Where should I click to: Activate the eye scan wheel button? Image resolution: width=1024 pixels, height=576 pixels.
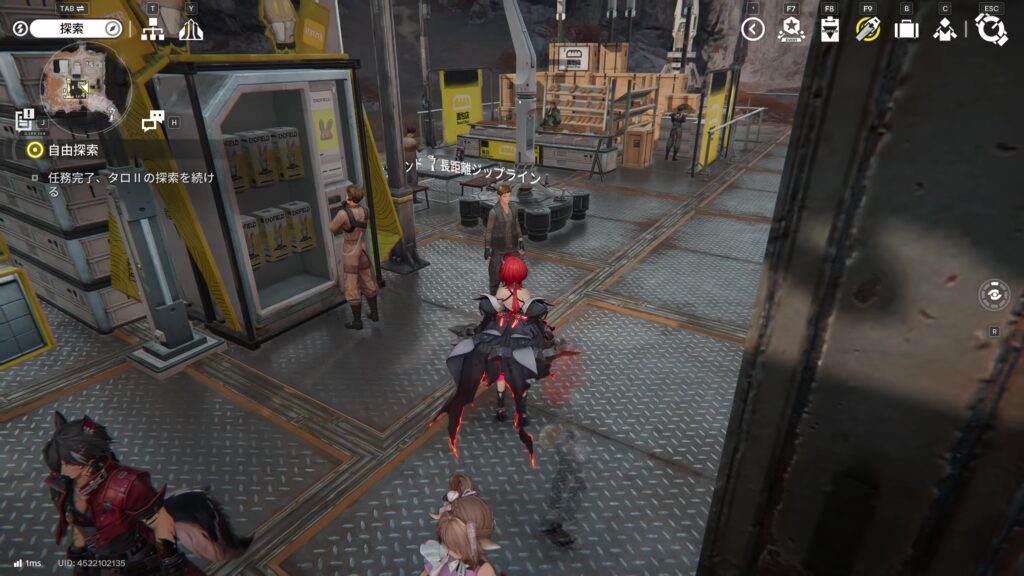pyautogui.click(x=994, y=296)
